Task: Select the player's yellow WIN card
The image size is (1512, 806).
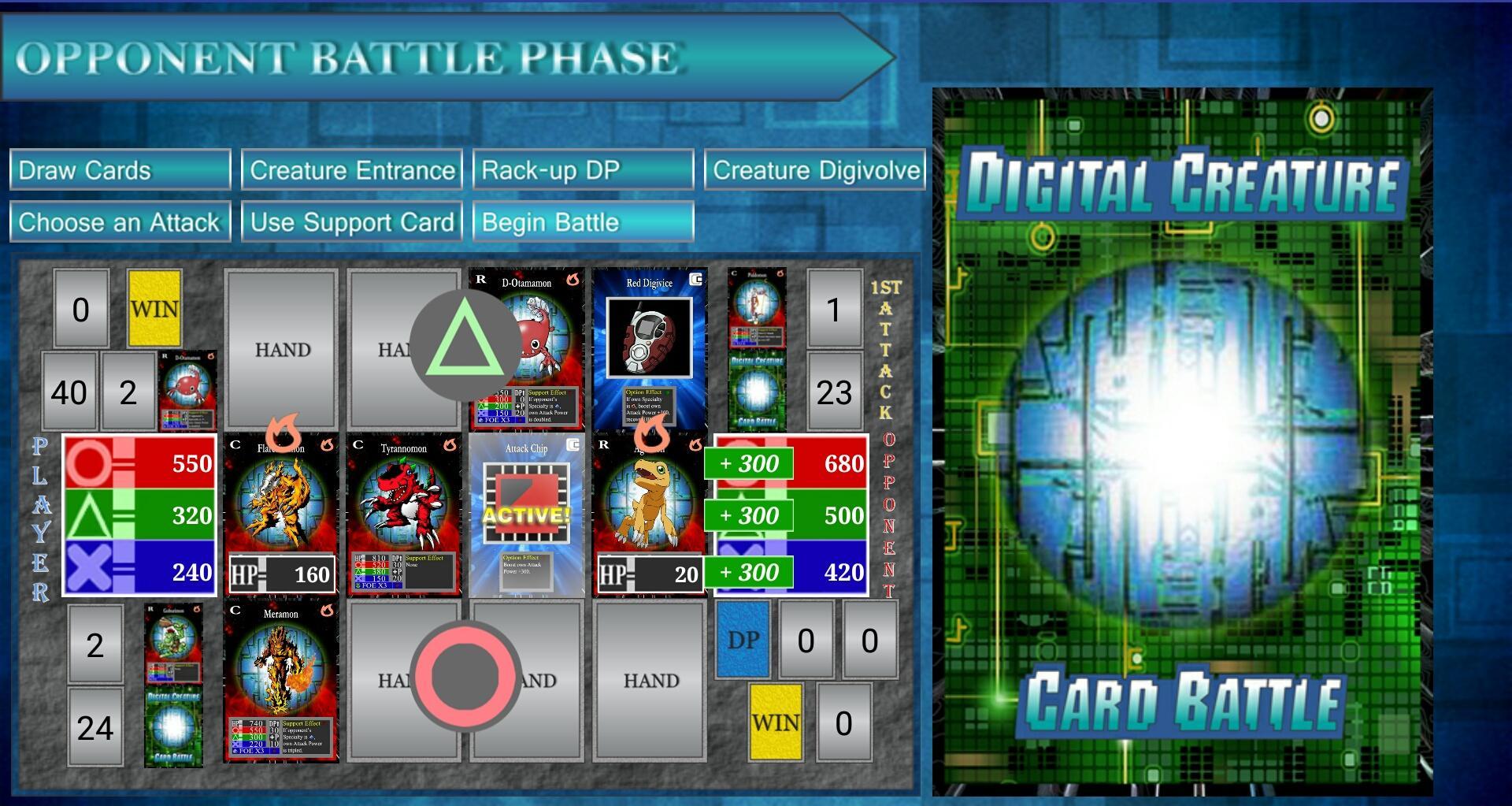Action: [155, 309]
